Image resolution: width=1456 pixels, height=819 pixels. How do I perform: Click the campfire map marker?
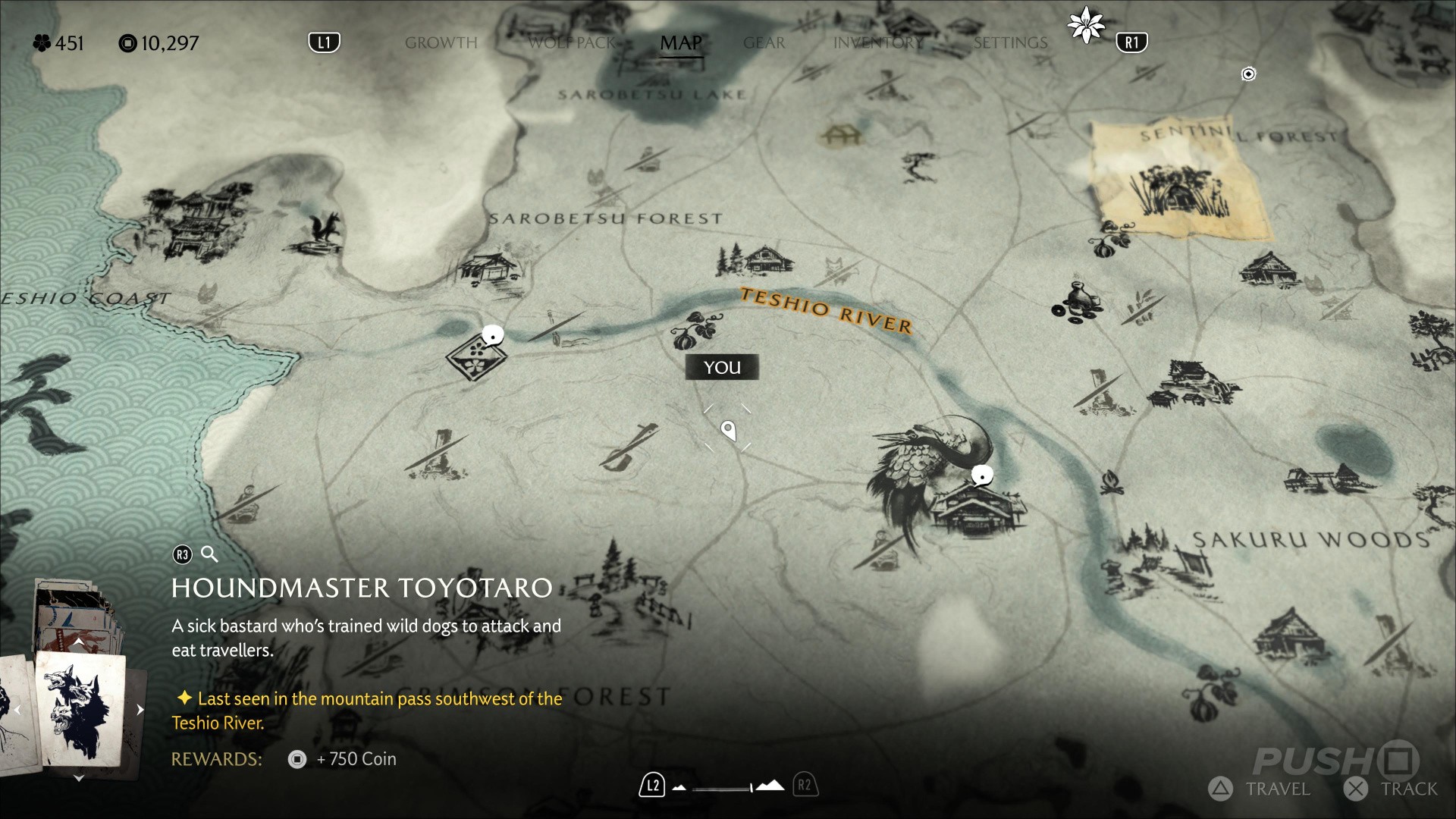(x=1111, y=482)
